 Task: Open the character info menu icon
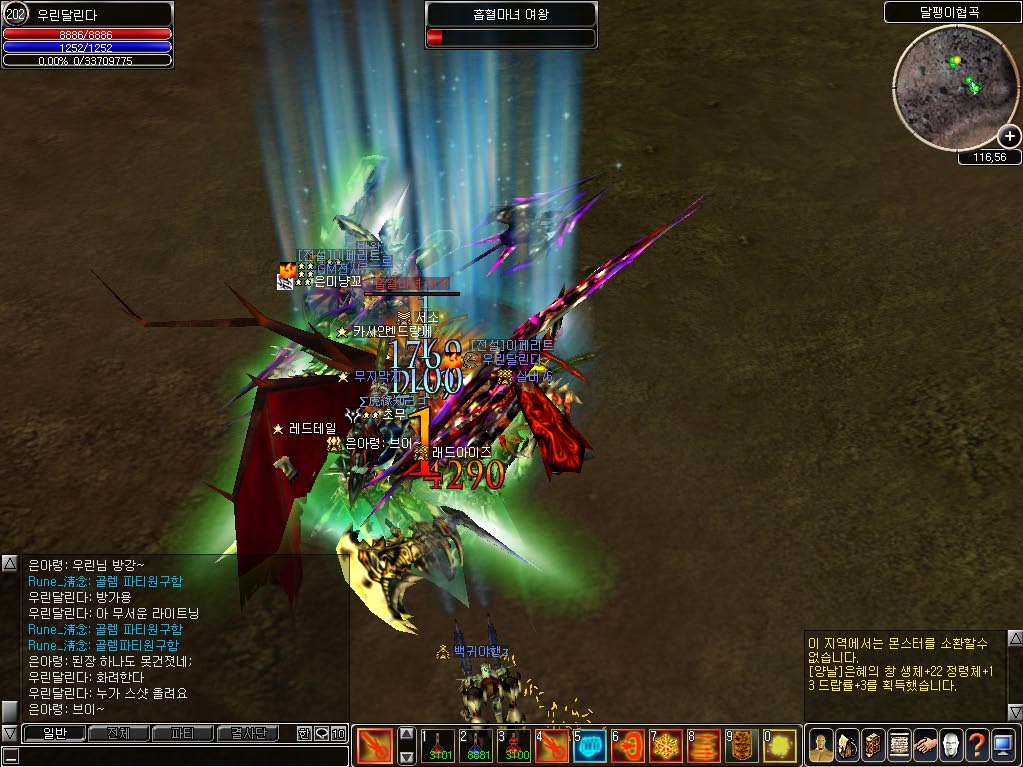pos(821,746)
